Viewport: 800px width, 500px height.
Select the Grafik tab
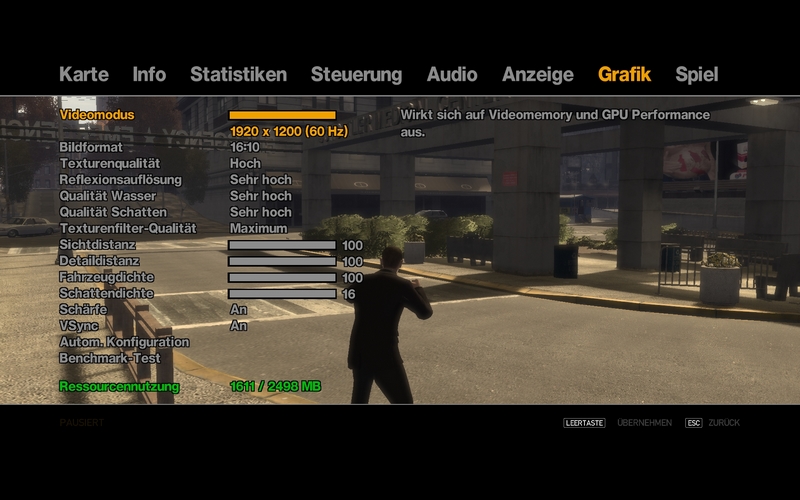(x=624, y=74)
